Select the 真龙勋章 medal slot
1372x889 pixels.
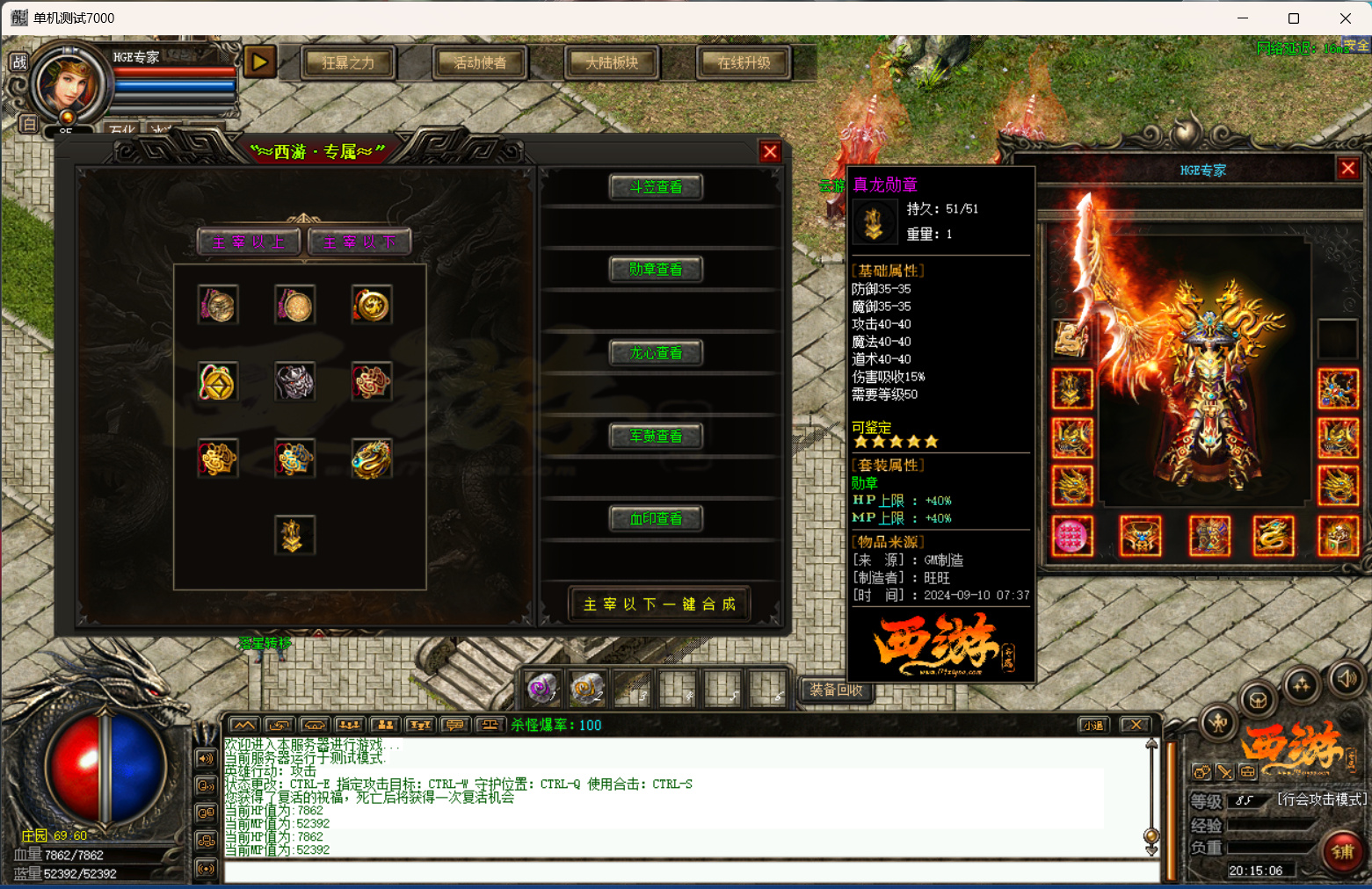(x=294, y=534)
